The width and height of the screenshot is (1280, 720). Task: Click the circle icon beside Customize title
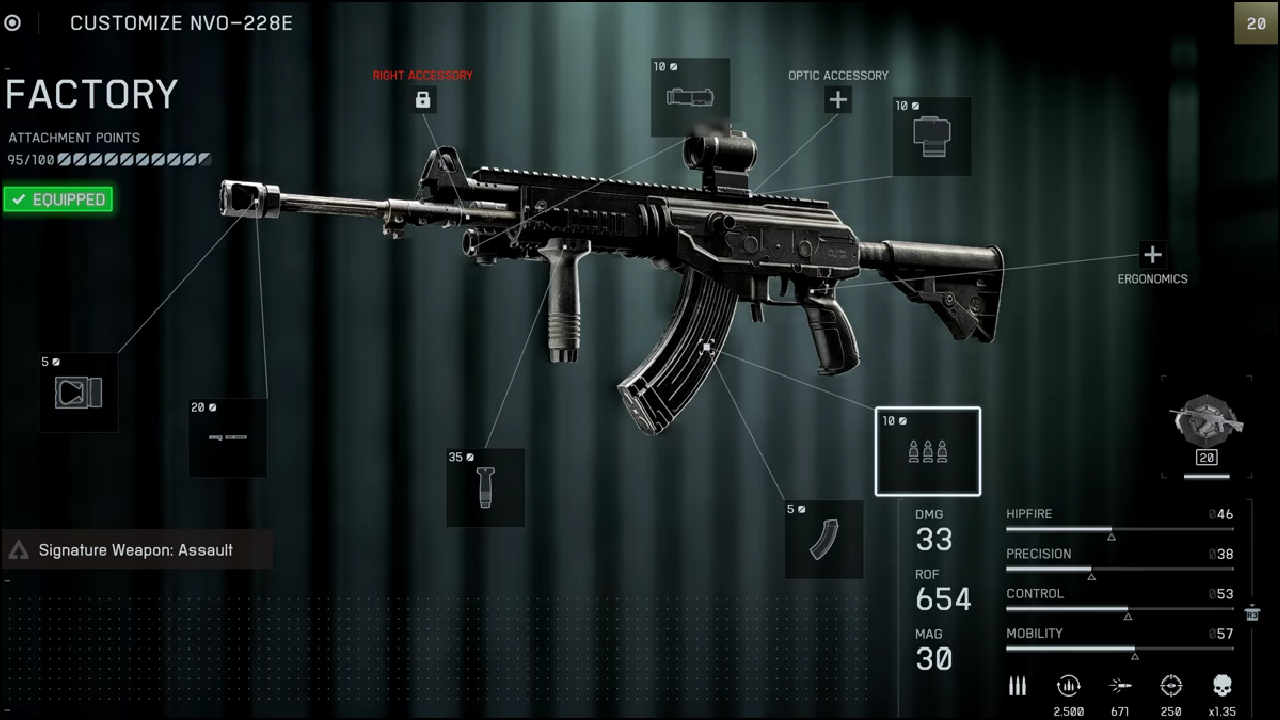click(x=13, y=23)
